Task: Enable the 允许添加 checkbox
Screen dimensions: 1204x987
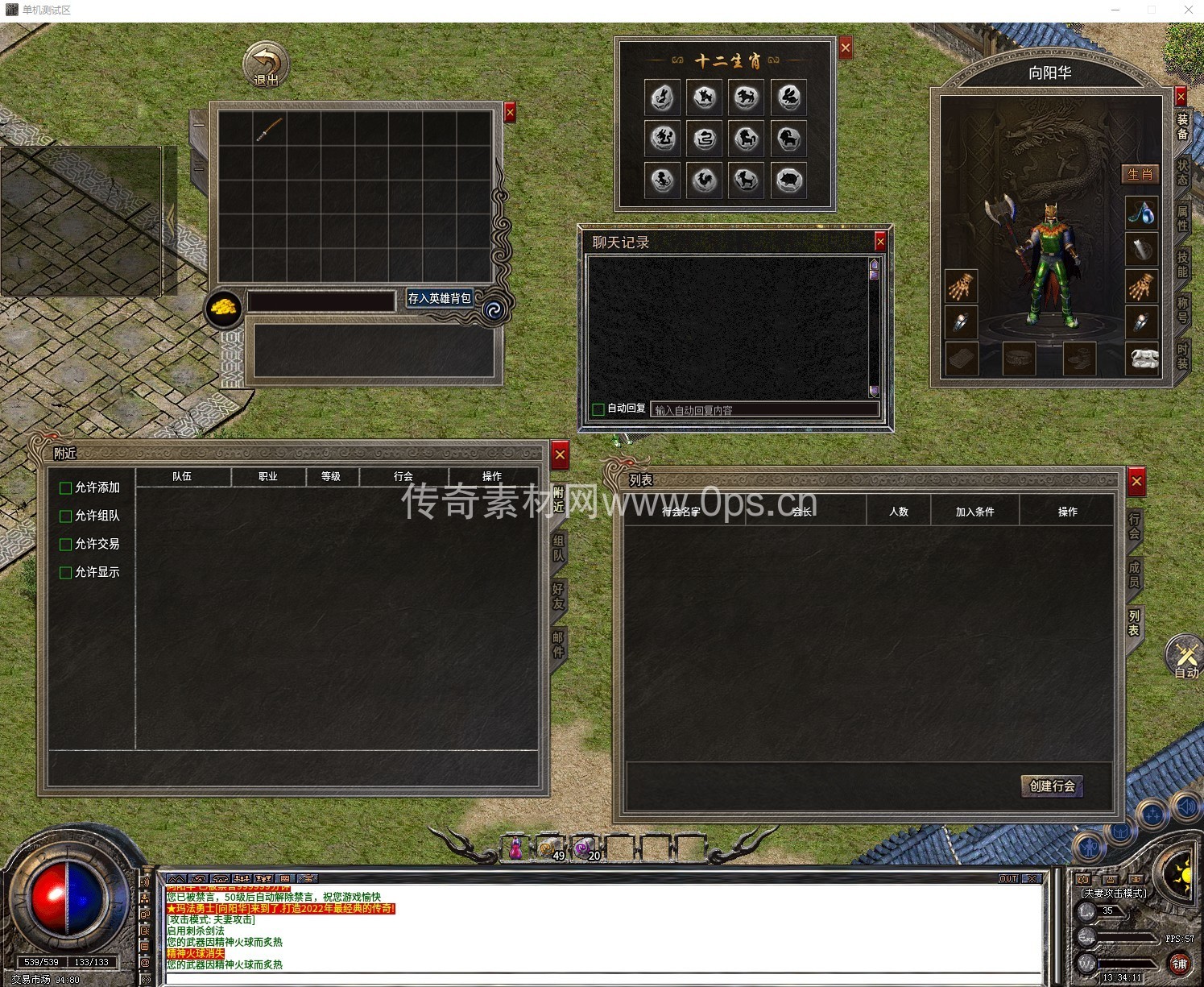Action: point(66,488)
